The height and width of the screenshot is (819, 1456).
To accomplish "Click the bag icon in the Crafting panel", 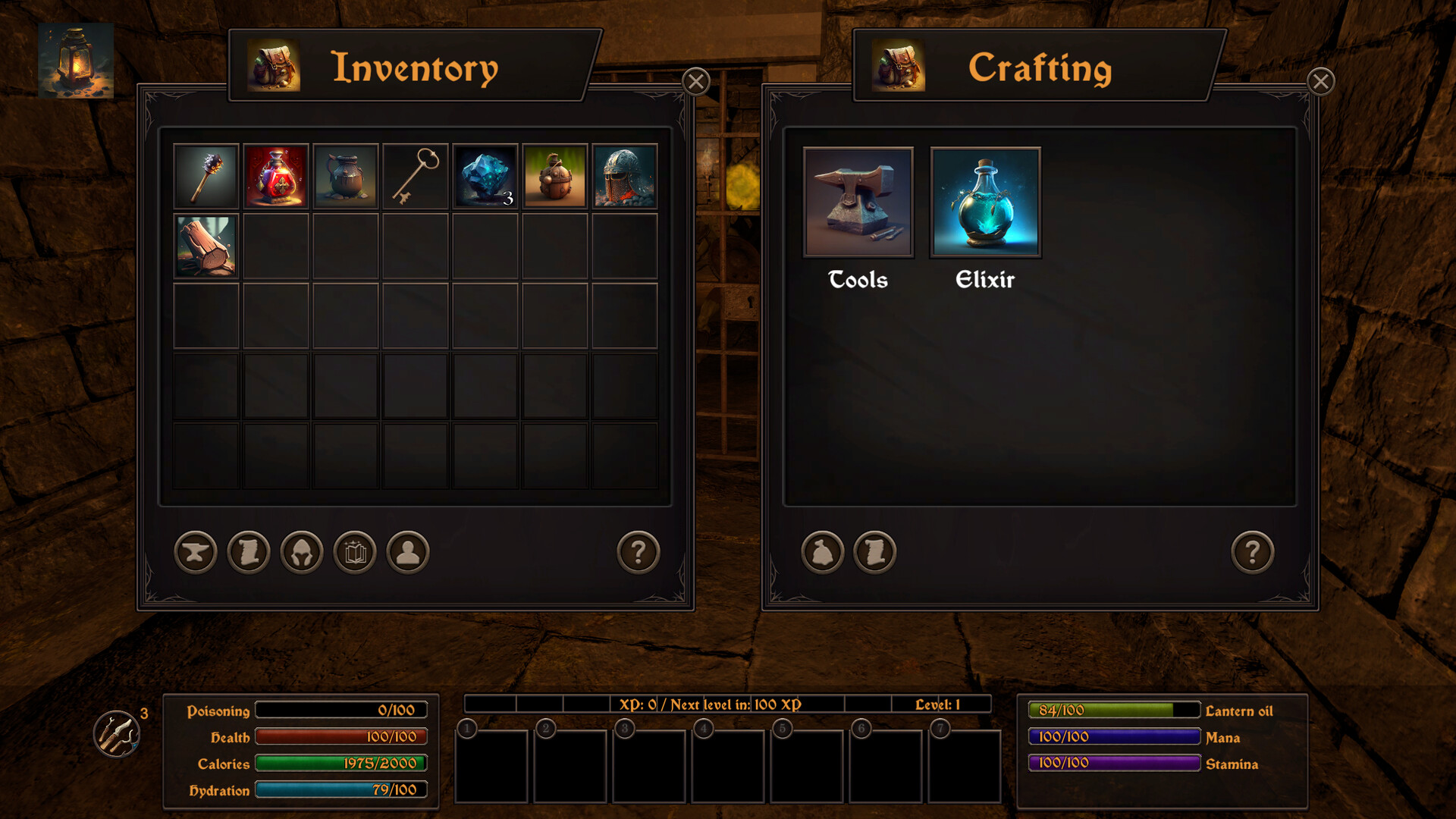I will click(821, 552).
